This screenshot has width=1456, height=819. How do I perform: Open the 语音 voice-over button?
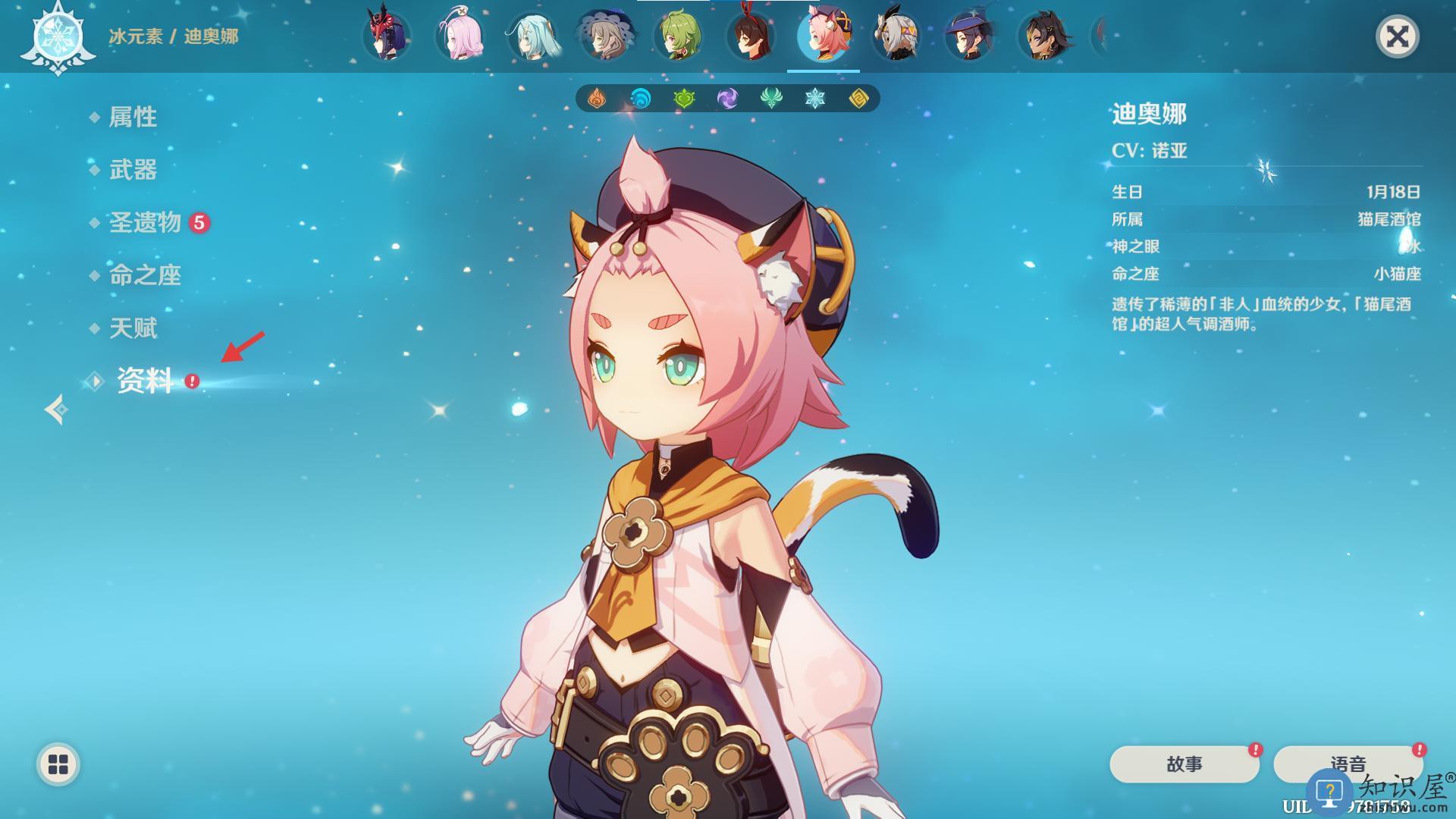(1348, 764)
